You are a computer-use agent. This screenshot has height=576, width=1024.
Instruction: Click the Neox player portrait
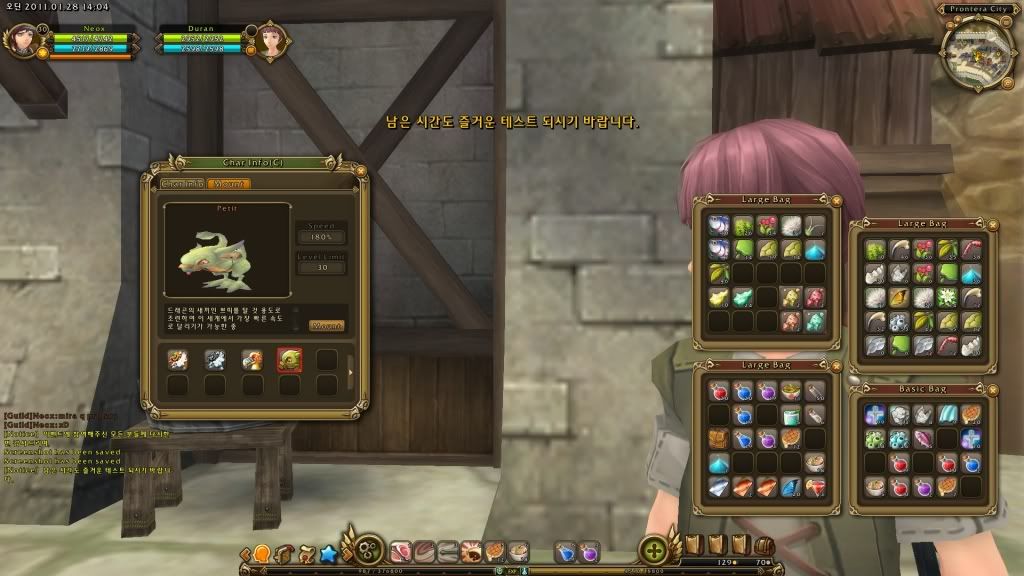[19, 40]
